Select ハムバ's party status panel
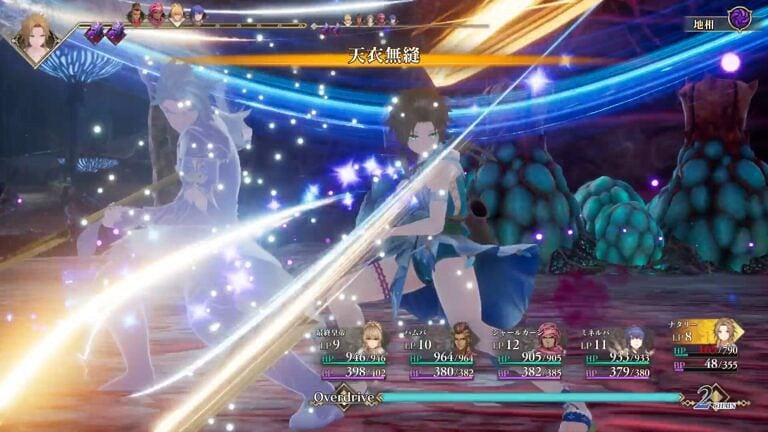The width and height of the screenshot is (768, 432). pos(447,352)
